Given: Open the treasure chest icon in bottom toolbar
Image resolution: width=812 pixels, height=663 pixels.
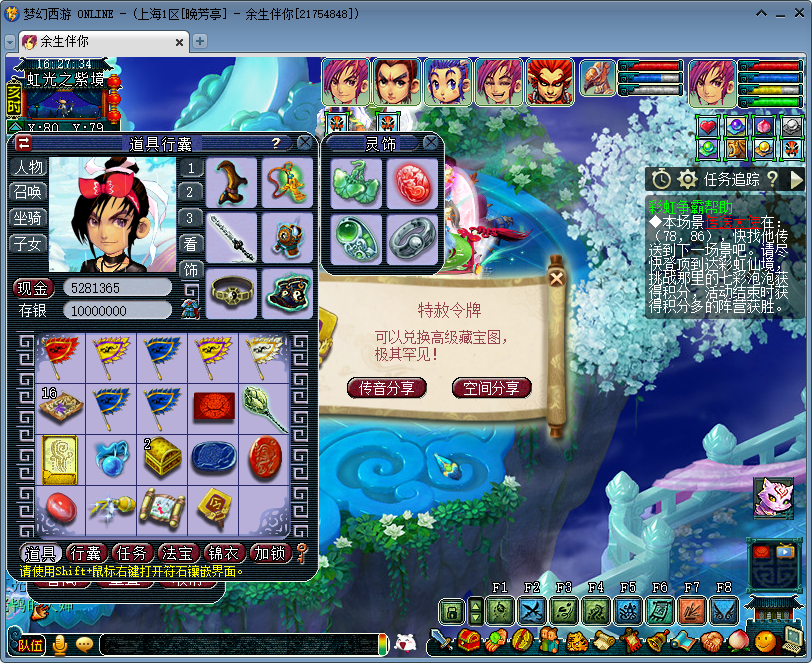Looking at the screenshot, I should (469, 640).
